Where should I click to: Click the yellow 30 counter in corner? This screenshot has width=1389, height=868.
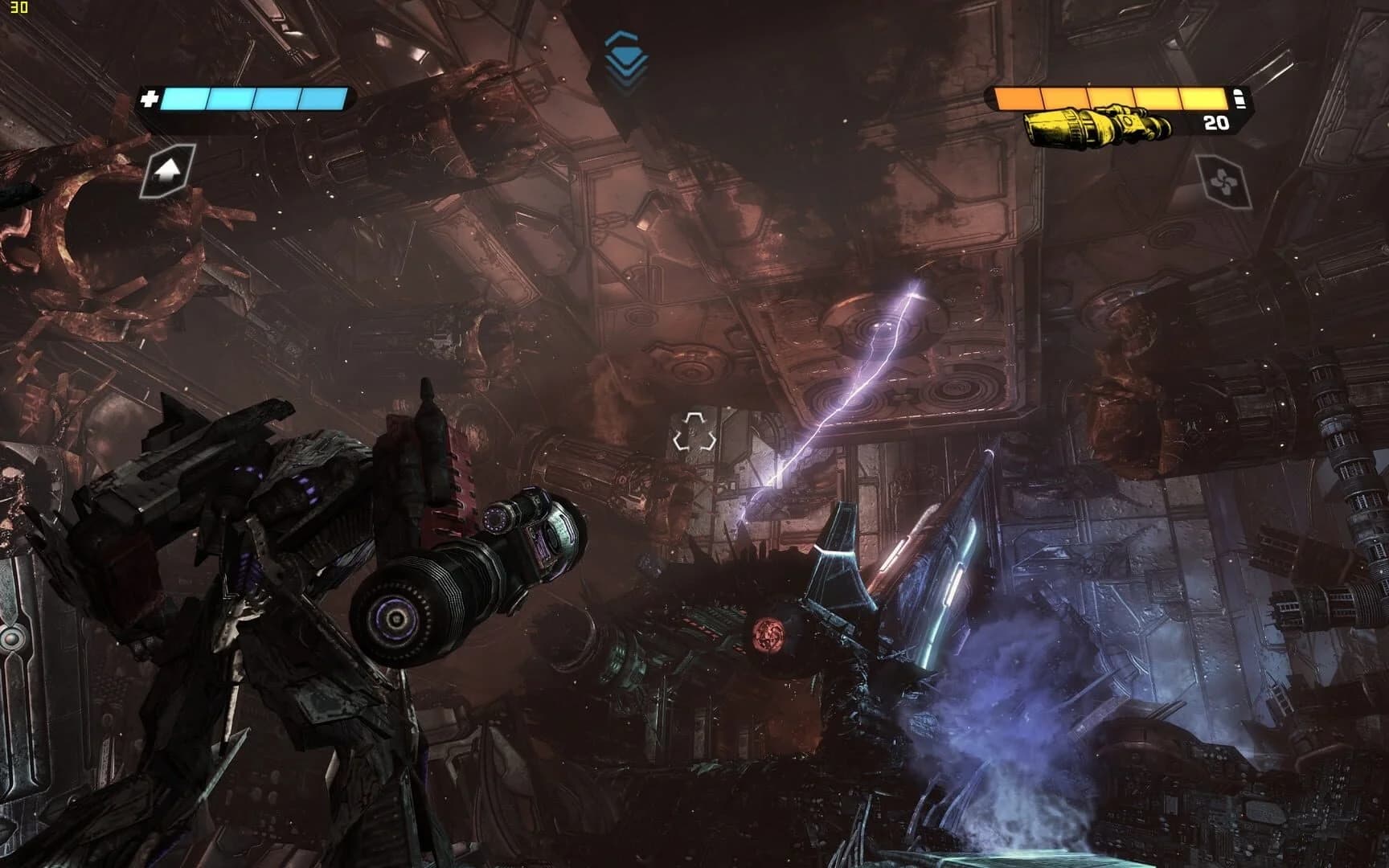tap(18, 6)
